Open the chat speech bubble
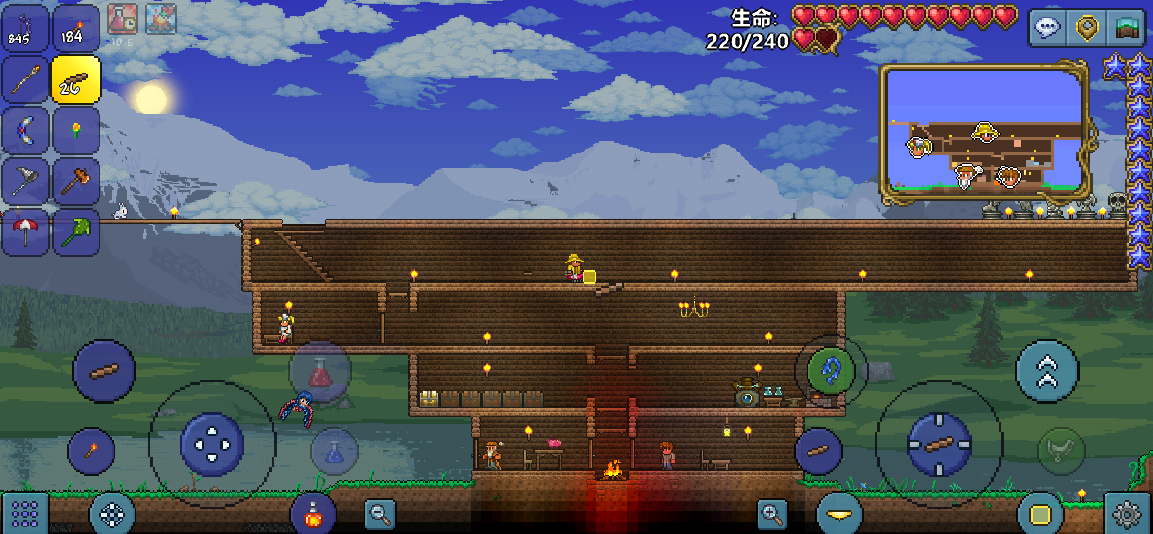The width and height of the screenshot is (1153, 534). (1048, 27)
